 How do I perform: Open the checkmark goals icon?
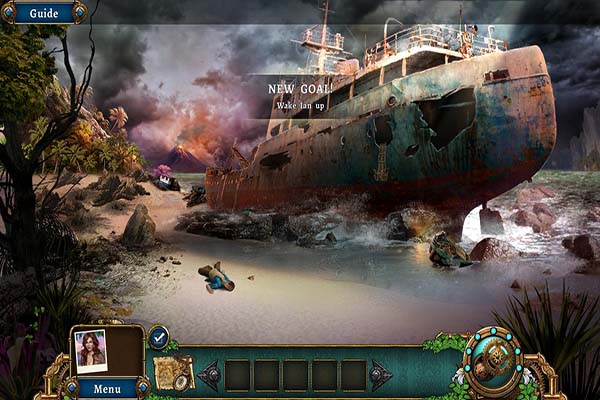(158, 337)
